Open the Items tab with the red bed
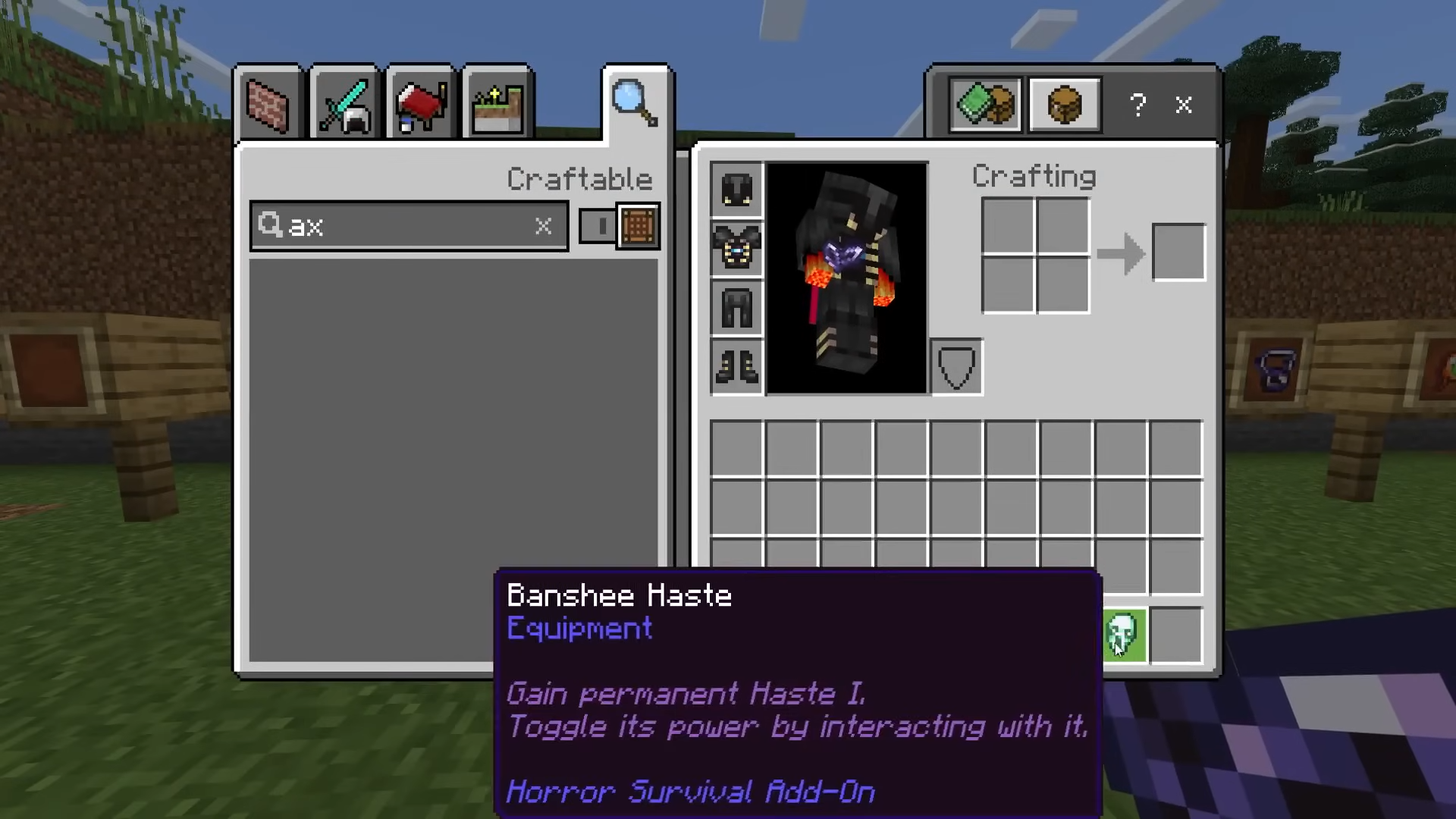This screenshot has height=819, width=1456. [x=421, y=105]
